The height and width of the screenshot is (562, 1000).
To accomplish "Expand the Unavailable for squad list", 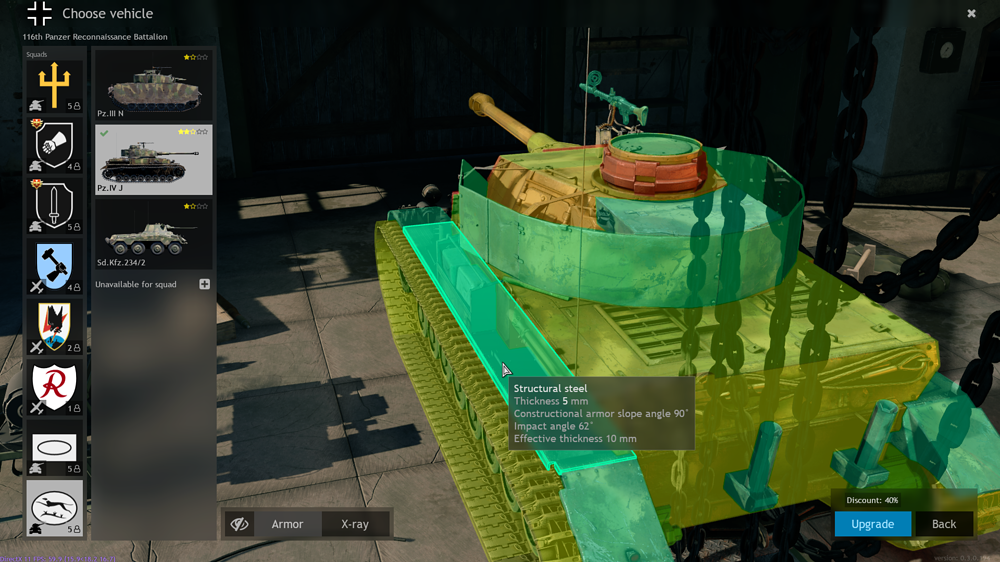I will pyautogui.click(x=204, y=284).
